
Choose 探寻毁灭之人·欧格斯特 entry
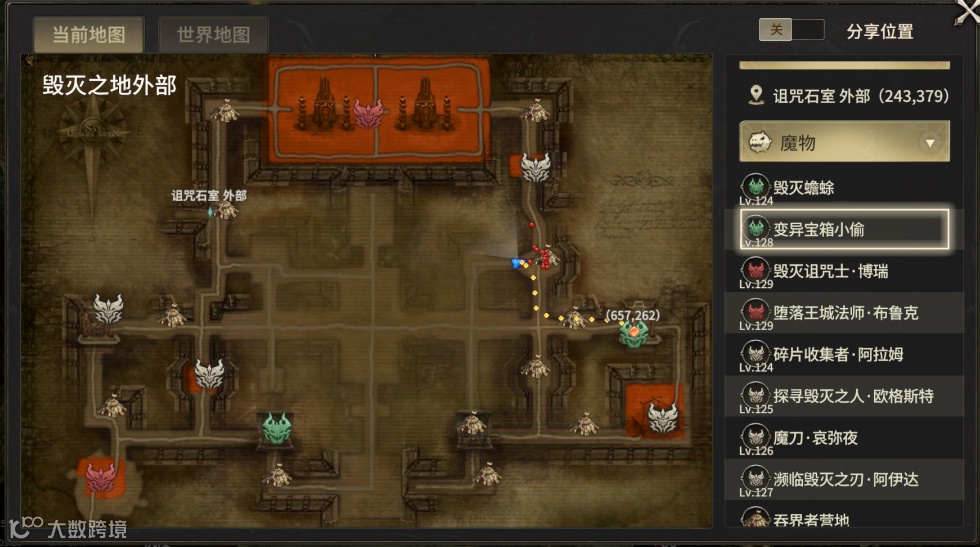pos(843,397)
